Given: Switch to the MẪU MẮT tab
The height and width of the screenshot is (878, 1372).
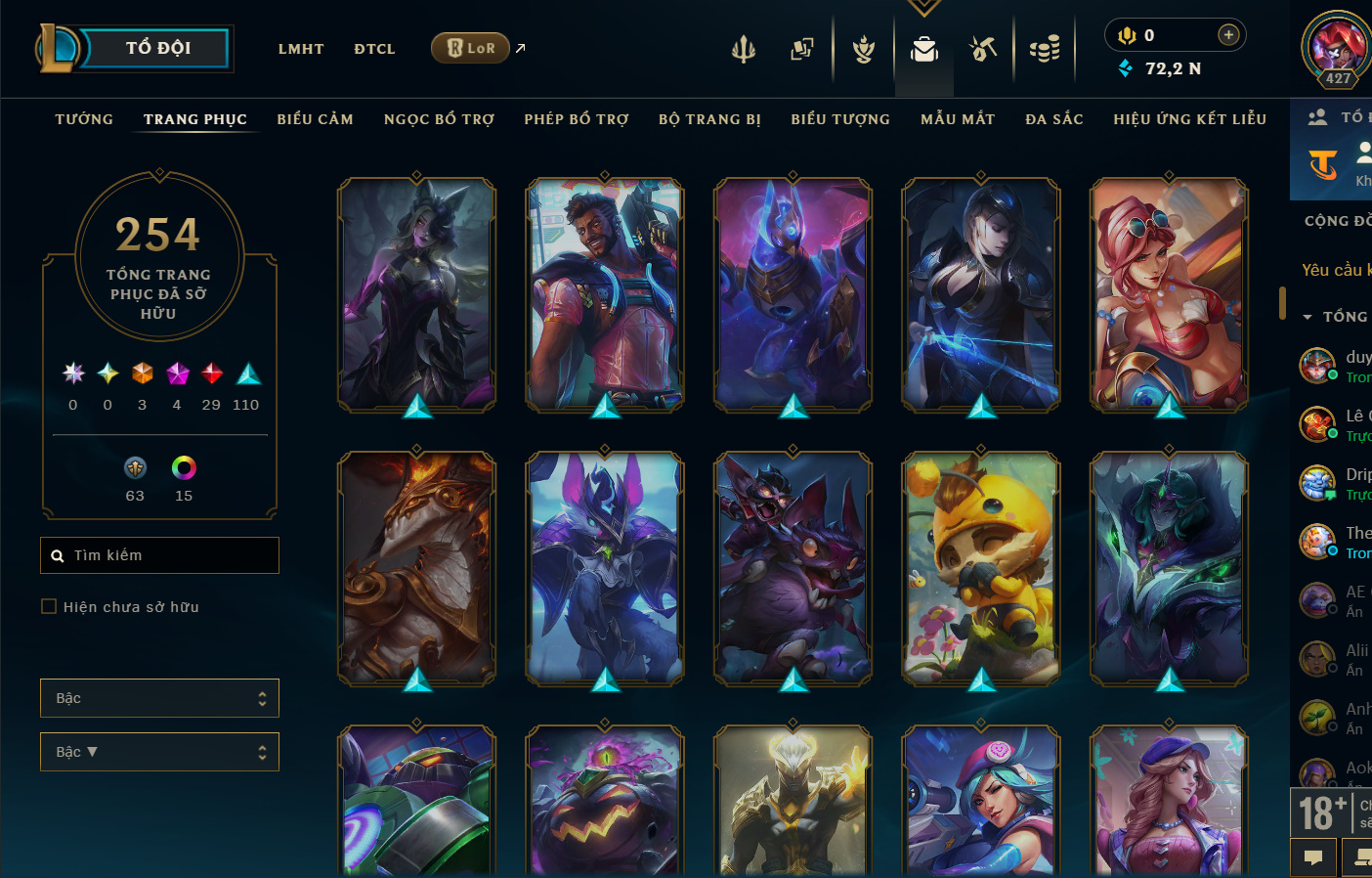Looking at the screenshot, I should pos(958,119).
